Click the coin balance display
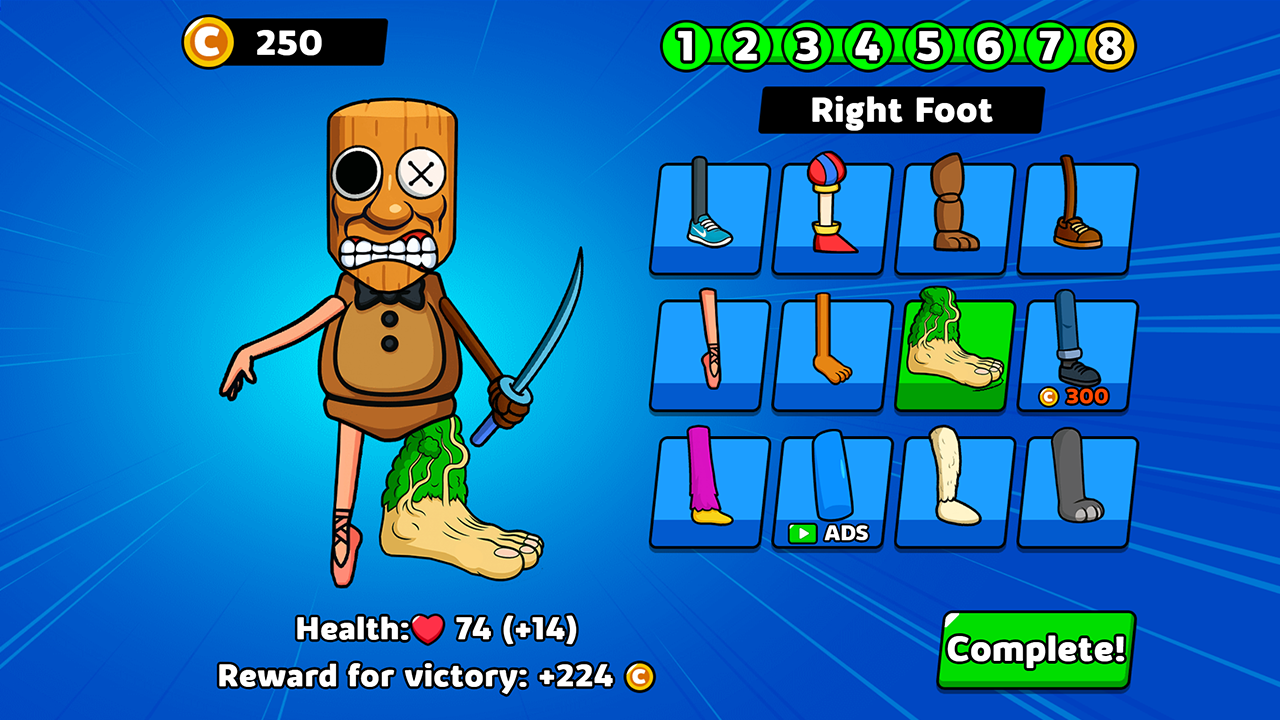1280x720 pixels. coord(290,42)
